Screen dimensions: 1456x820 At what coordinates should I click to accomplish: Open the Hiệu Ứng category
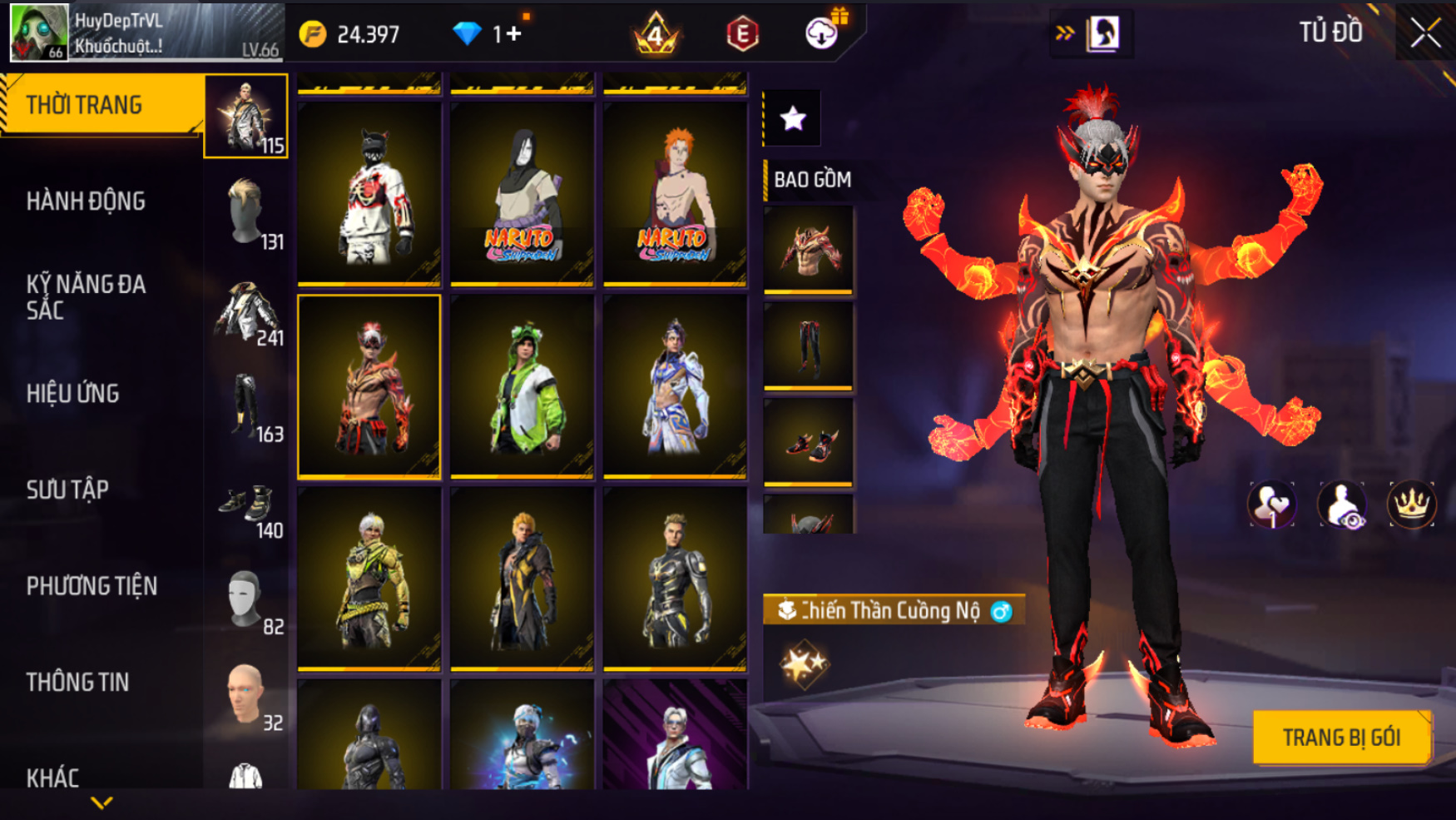pyautogui.click(x=73, y=394)
